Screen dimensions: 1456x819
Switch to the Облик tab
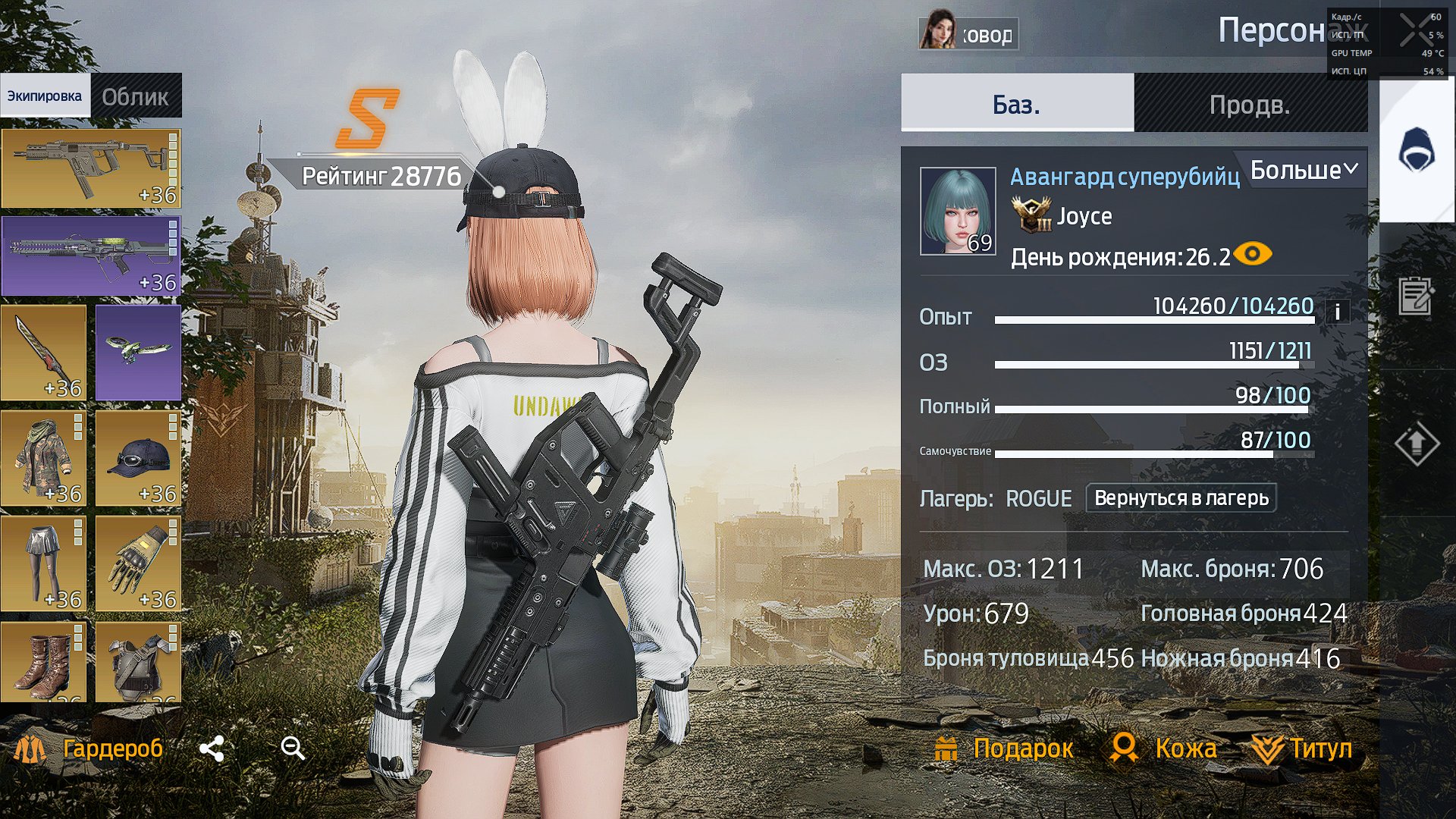pyautogui.click(x=136, y=96)
